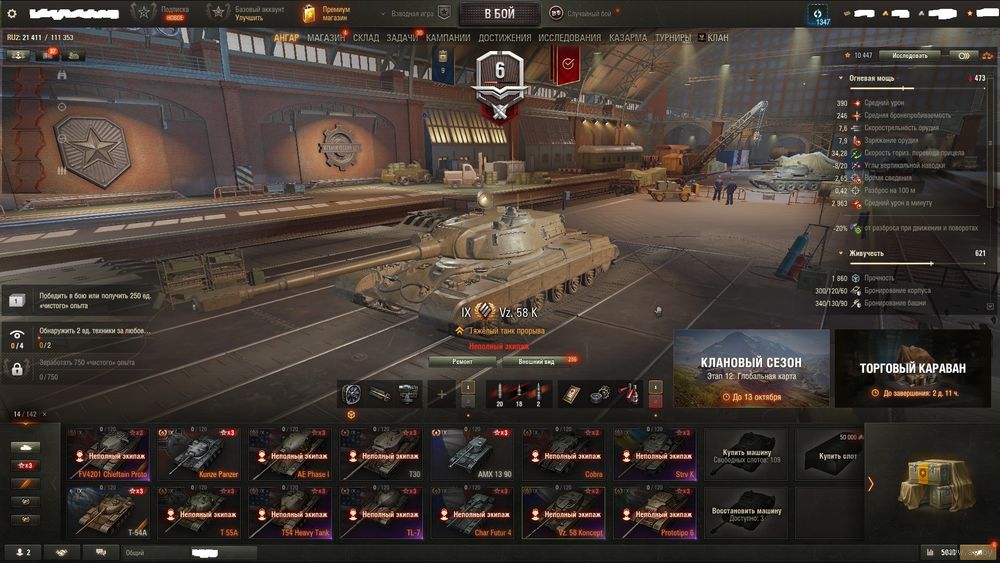Open the Торговый караван event banner
Image resolution: width=1000 pixels, height=563 pixels.
click(913, 368)
